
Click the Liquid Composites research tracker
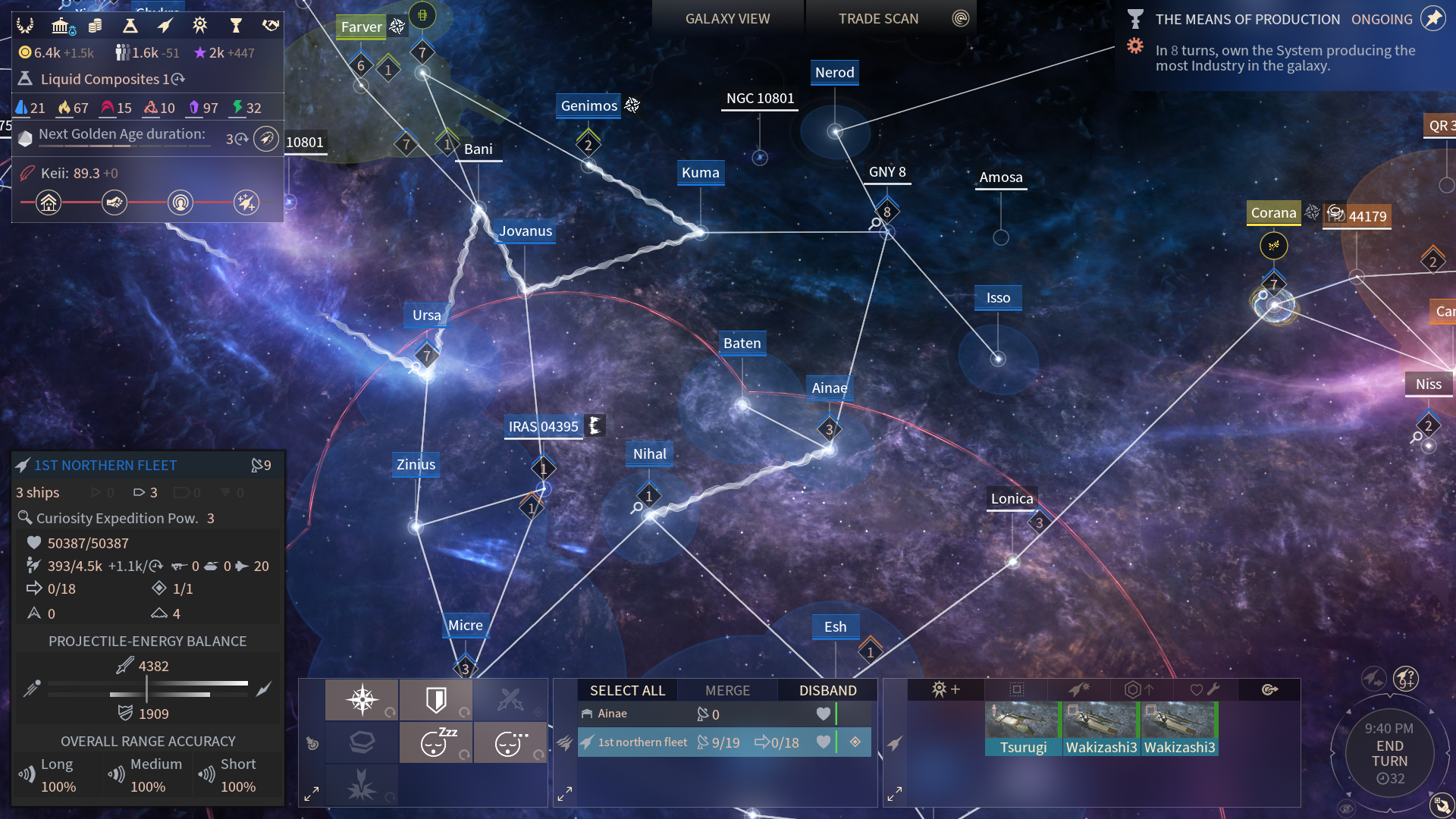point(106,79)
